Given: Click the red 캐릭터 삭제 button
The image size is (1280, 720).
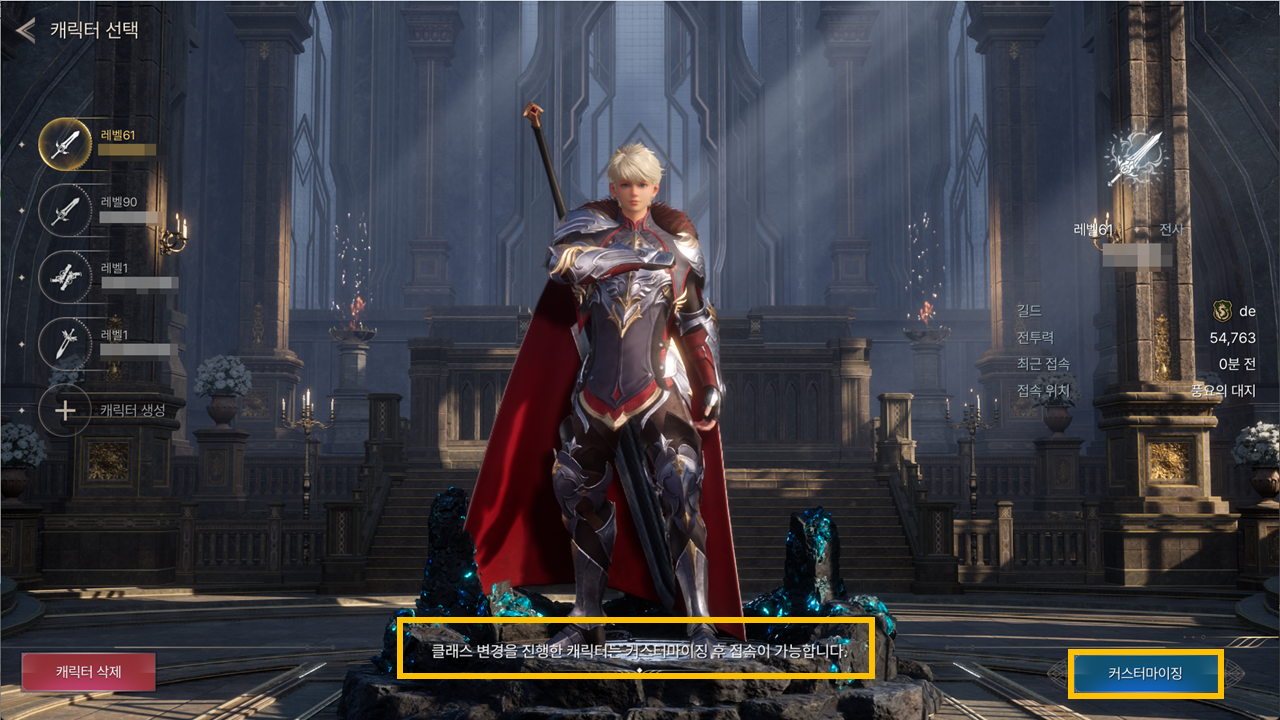Looking at the screenshot, I should pyautogui.click(x=90, y=672).
